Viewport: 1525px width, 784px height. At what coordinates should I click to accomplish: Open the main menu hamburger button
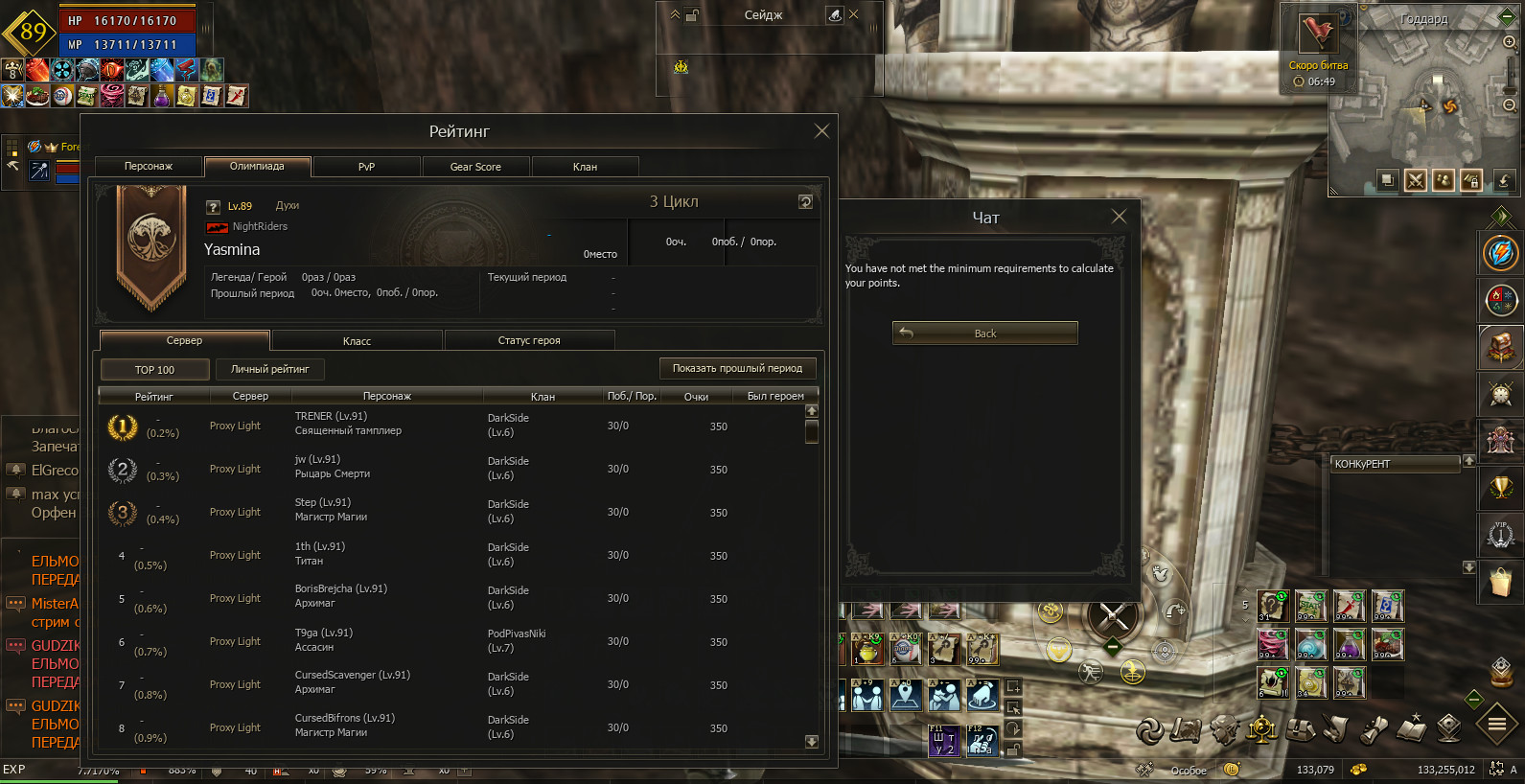tap(1496, 724)
